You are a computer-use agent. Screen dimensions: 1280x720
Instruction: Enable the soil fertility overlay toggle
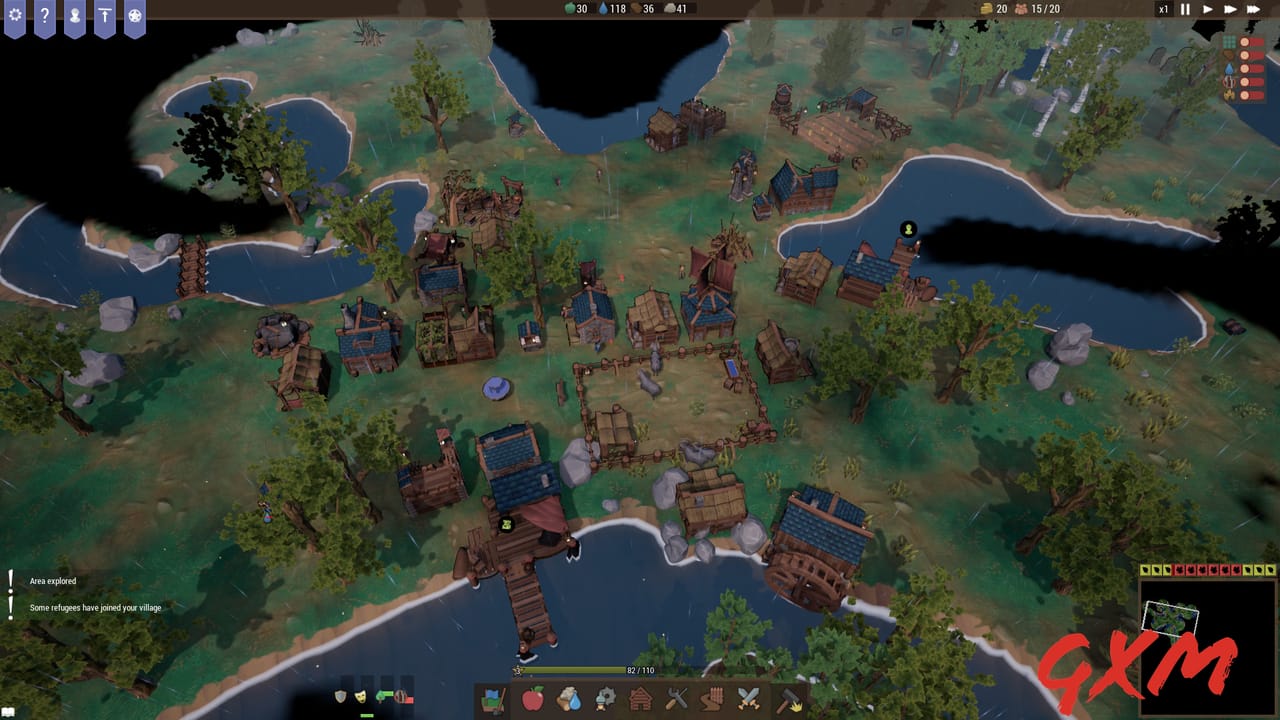(1228, 54)
